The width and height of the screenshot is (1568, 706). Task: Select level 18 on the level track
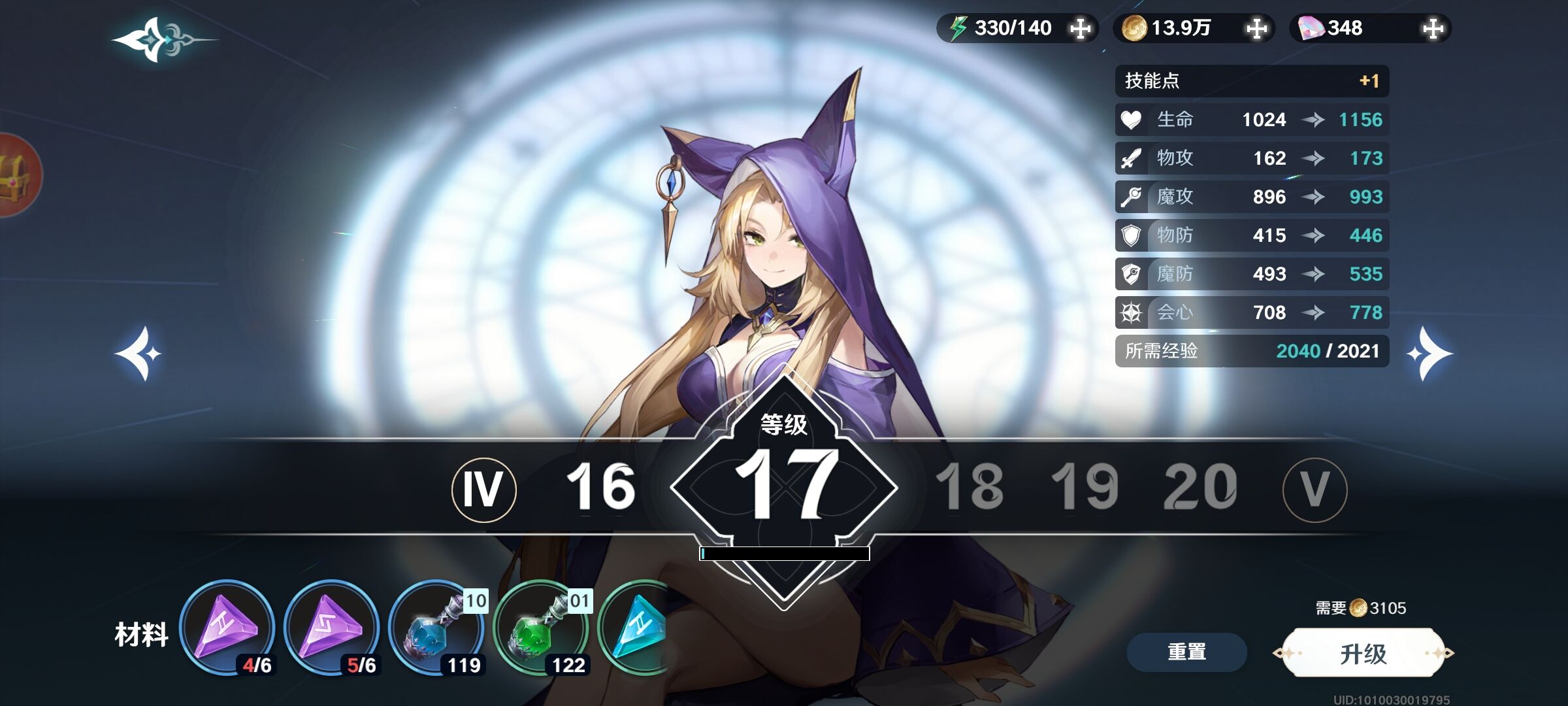tap(969, 487)
